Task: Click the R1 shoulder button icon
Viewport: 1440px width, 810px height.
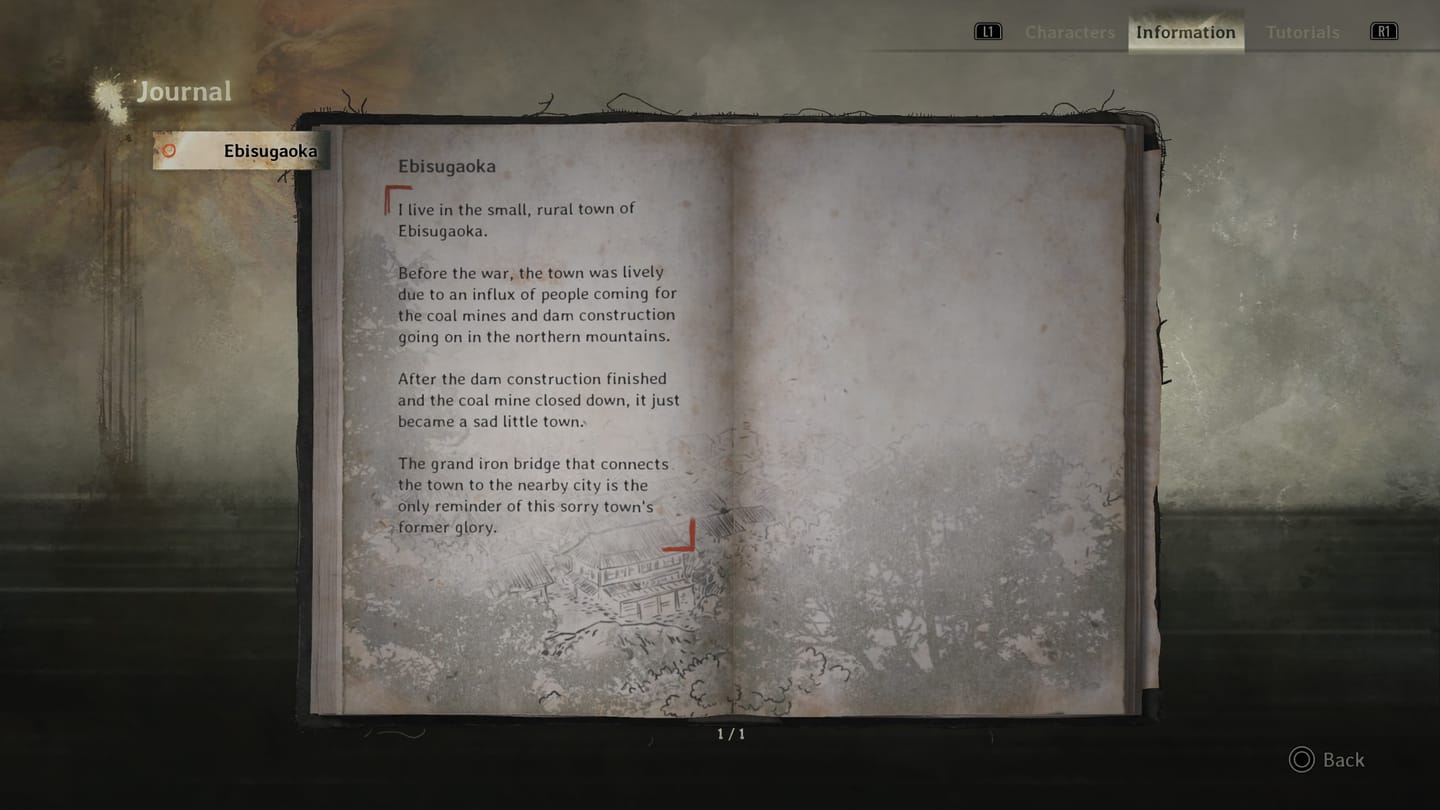Action: (1383, 31)
